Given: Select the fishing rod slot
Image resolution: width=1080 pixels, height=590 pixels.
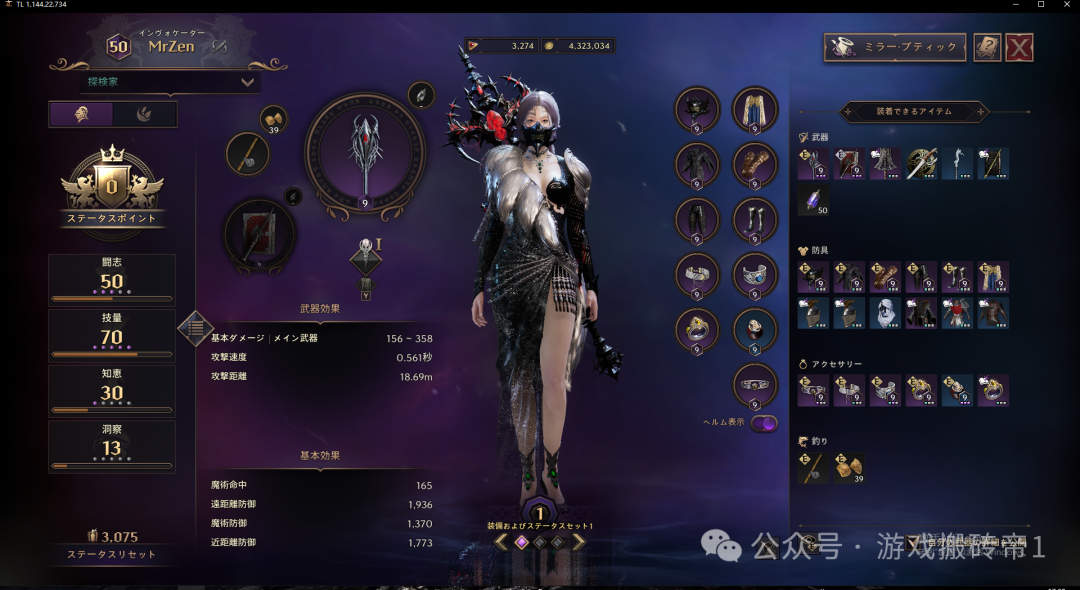Looking at the screenshot, I should 247,154.
